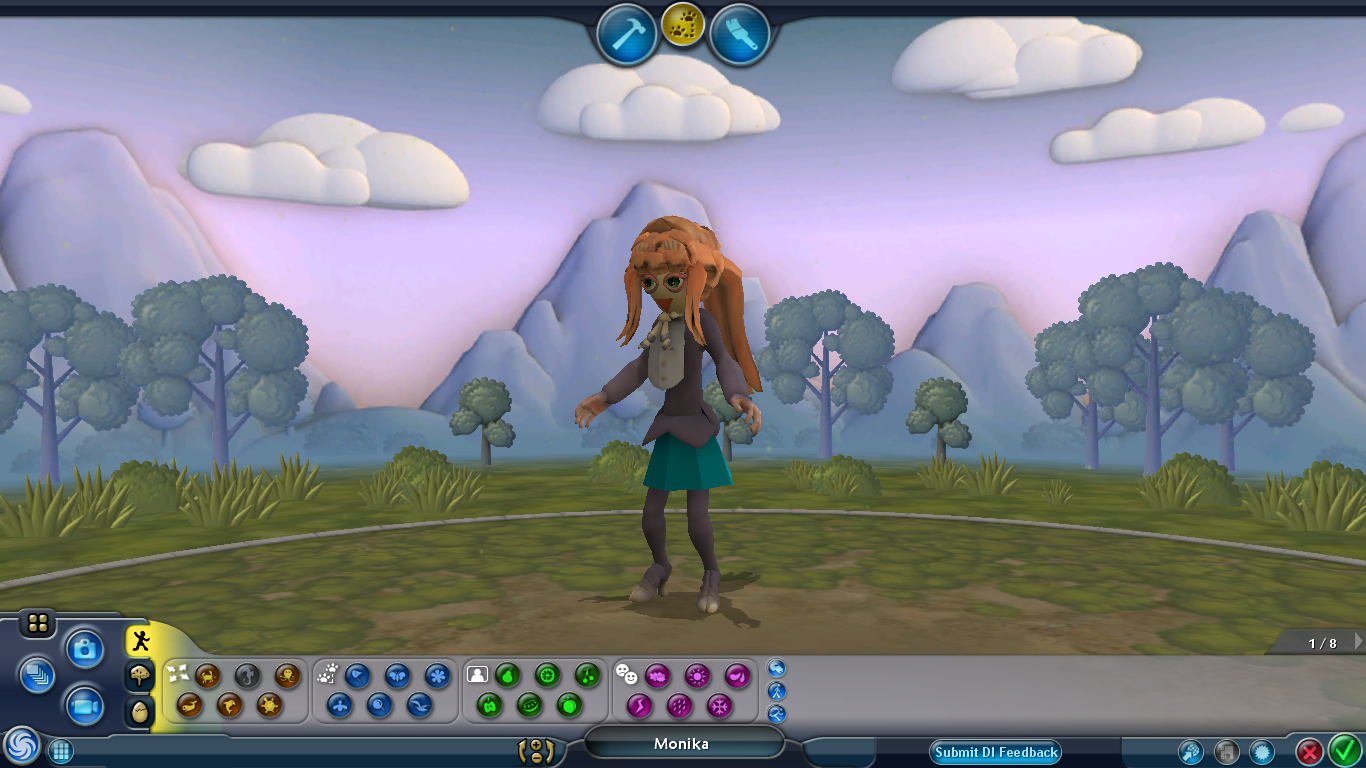This screenshot has width=1366, height=768.
Task: Trigger the orange whale animation
Action: 190,706
